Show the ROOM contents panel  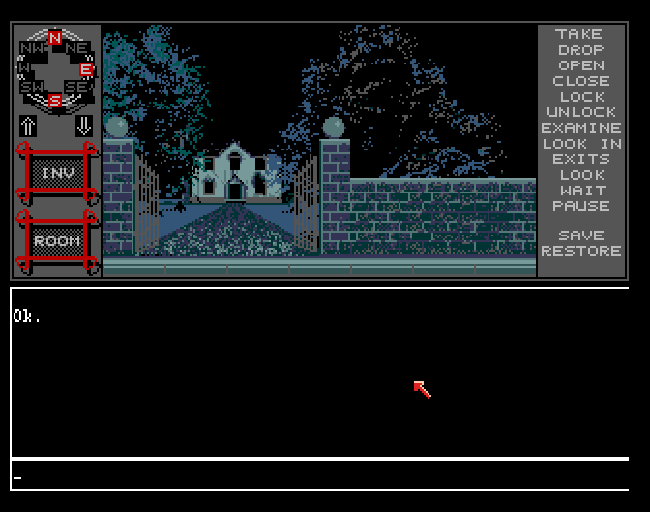(56, 241)
